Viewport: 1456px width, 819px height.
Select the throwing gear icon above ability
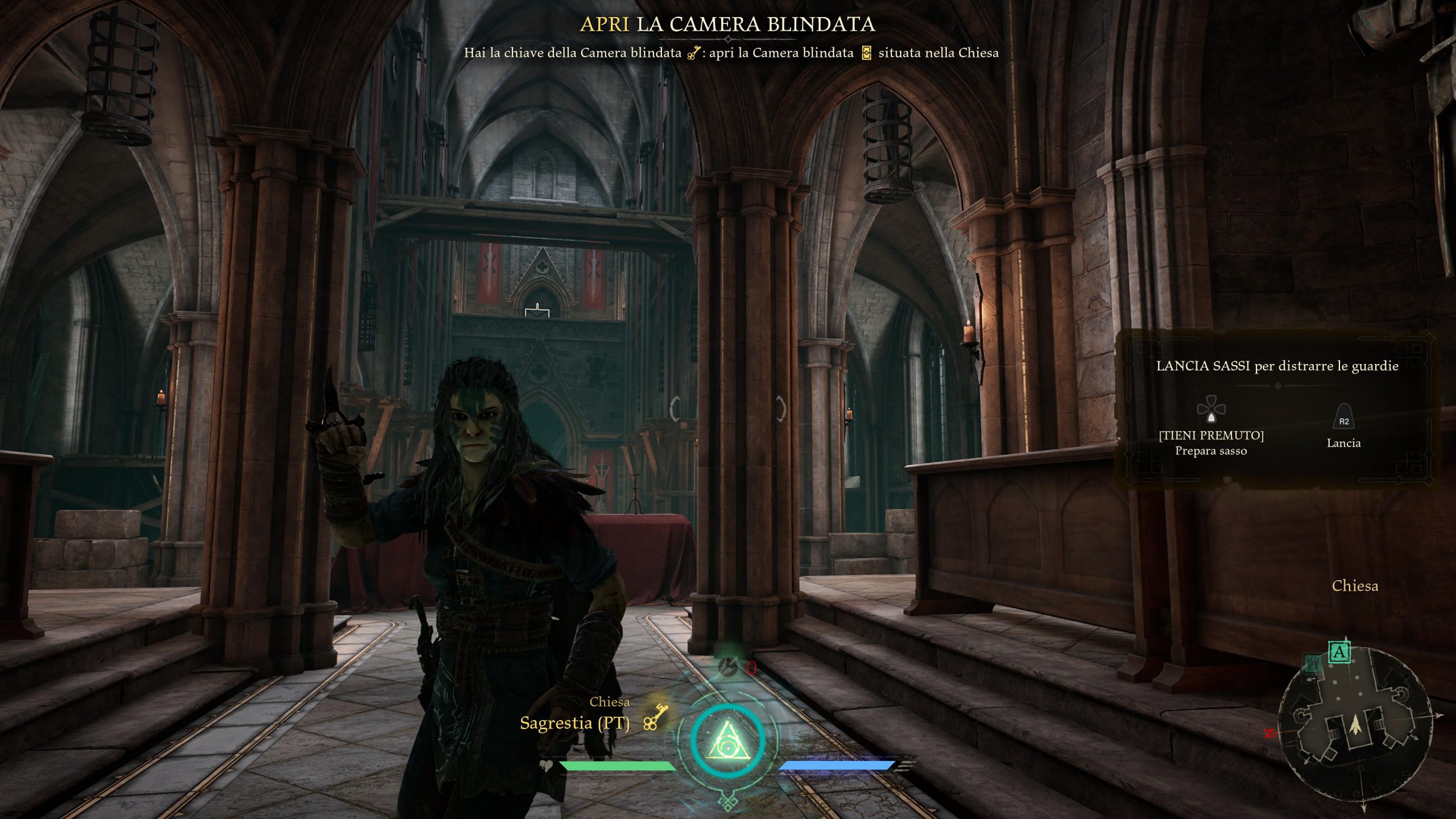(x=729, y=667)
